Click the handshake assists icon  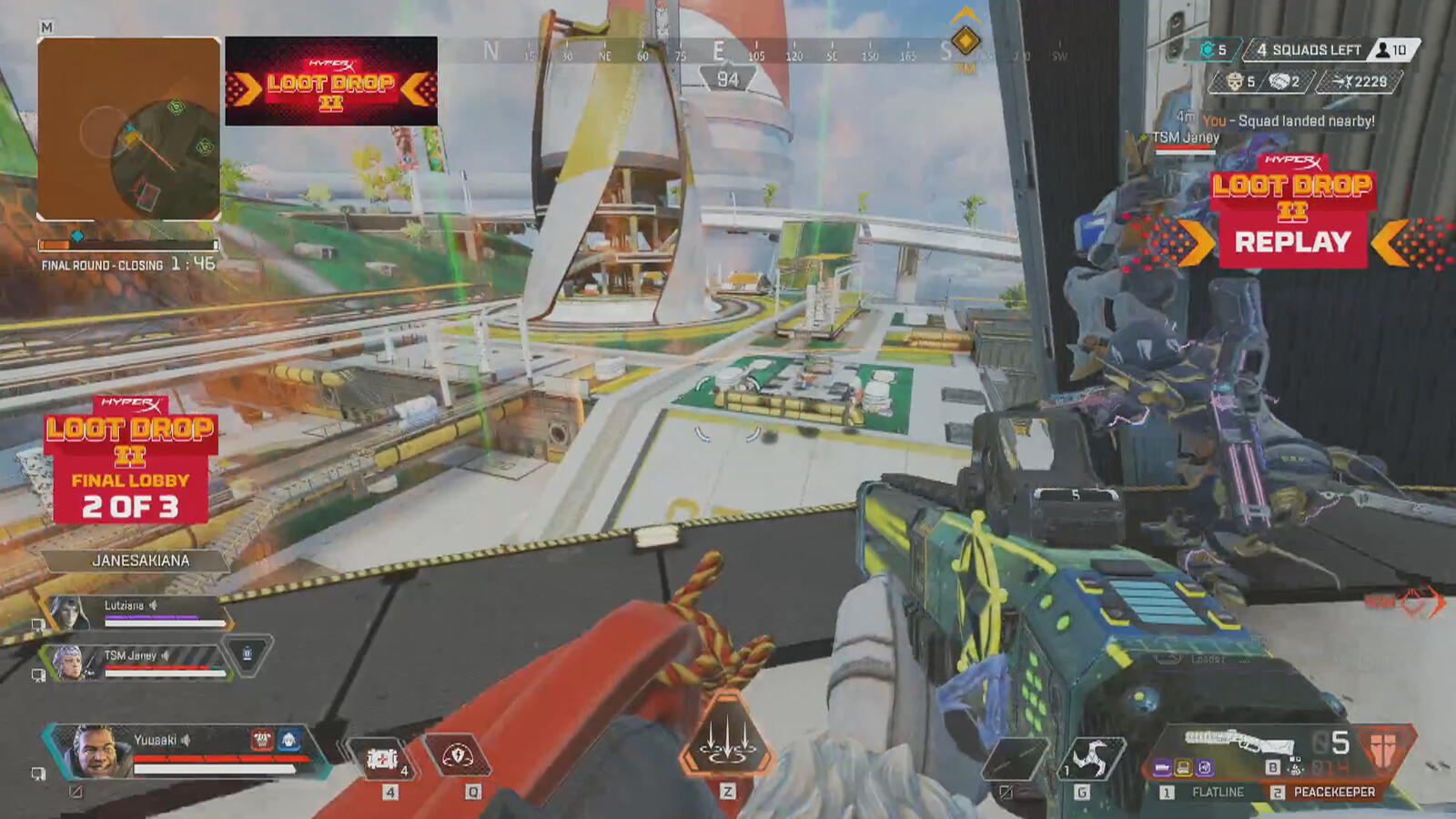point(1281,82)
